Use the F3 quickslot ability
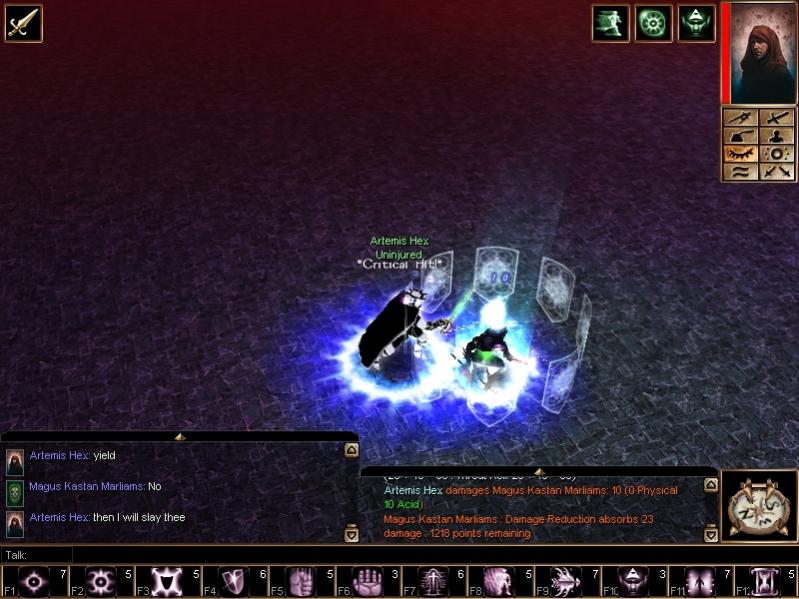The width and height of the screenshot is (799, 599). click(168, 581)
